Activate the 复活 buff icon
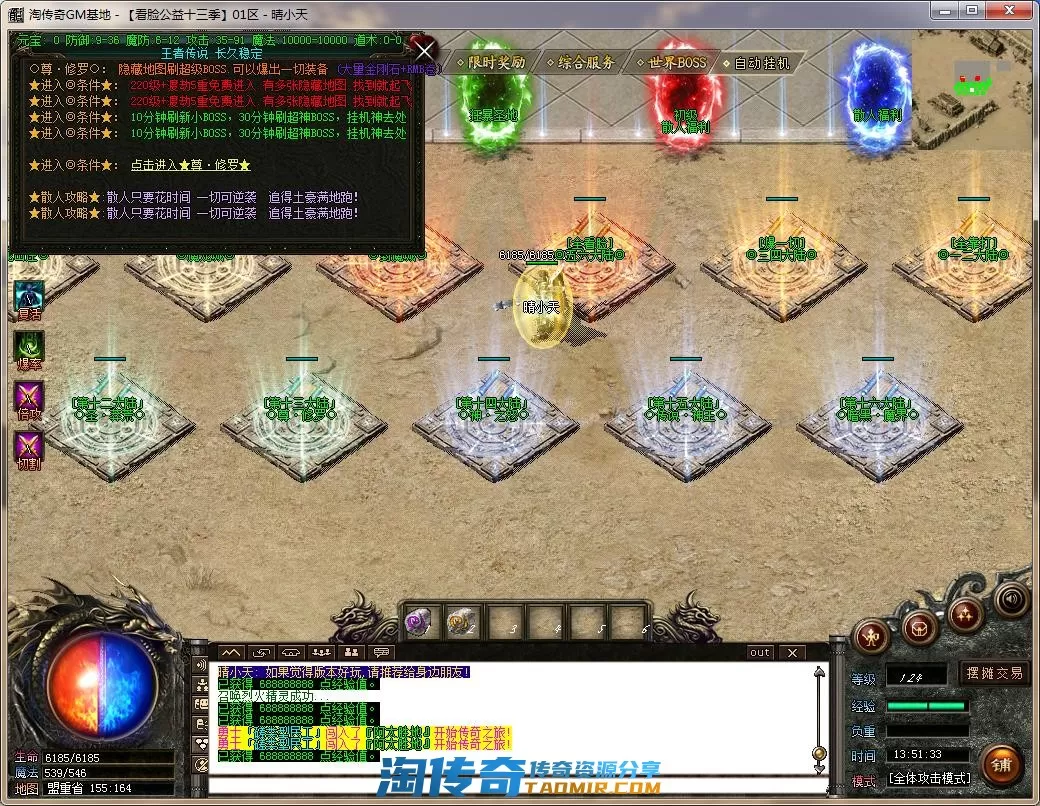Image resolution: width=1040 pixels, height=806 pixels. coord(29,296)
